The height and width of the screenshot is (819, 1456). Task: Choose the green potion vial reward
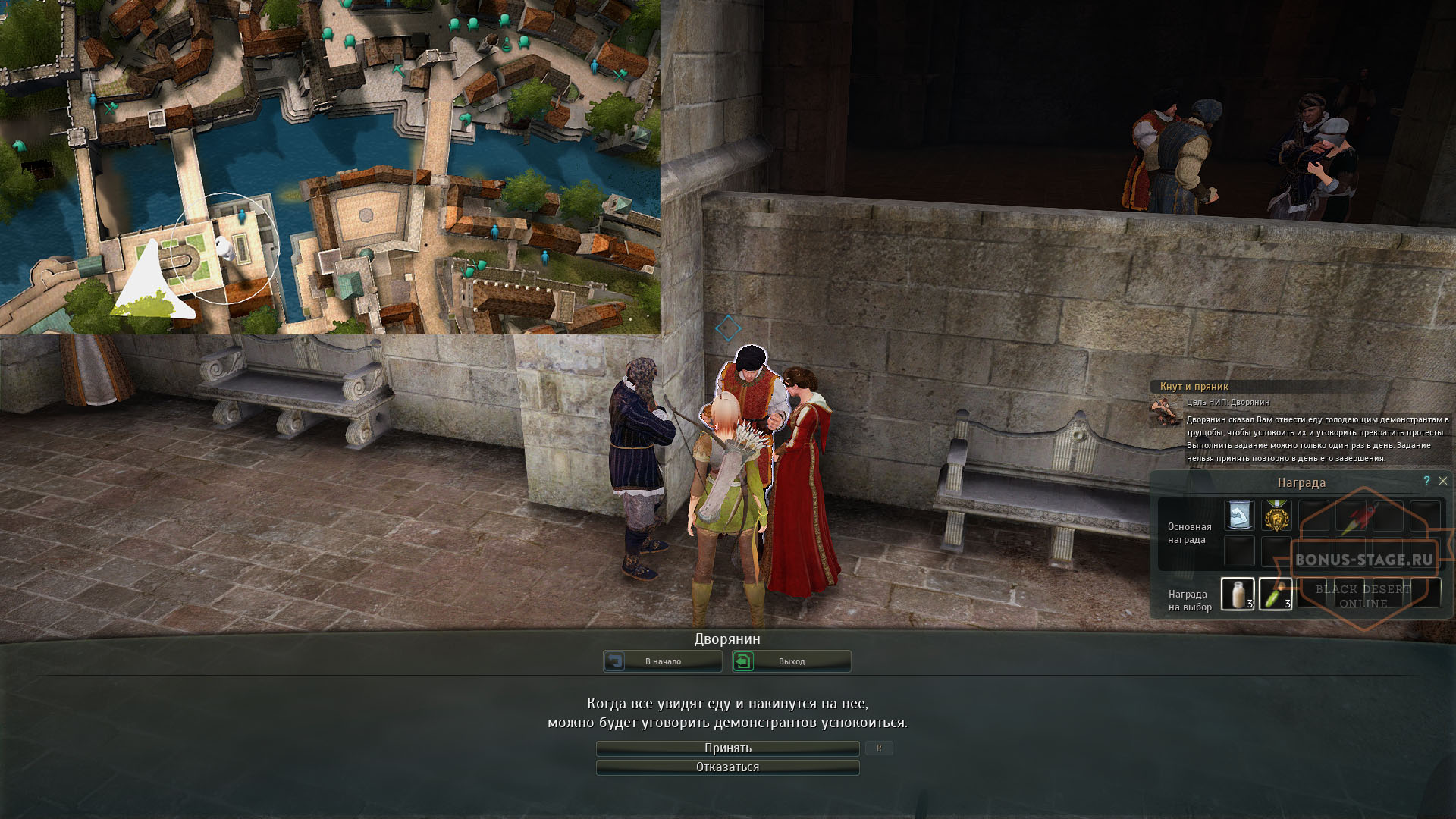click(x=1276, y=594)
